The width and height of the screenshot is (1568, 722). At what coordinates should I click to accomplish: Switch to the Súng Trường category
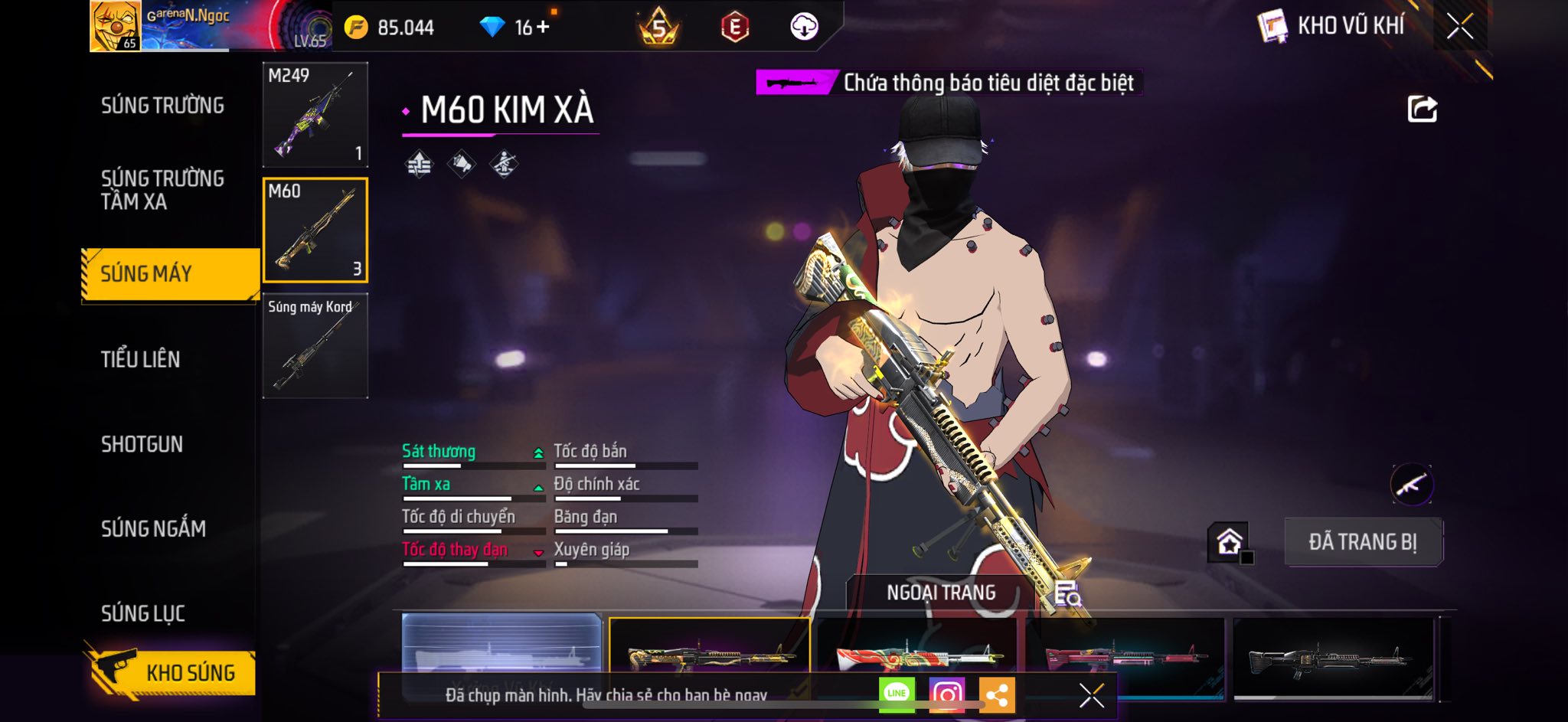coord(162,106)
